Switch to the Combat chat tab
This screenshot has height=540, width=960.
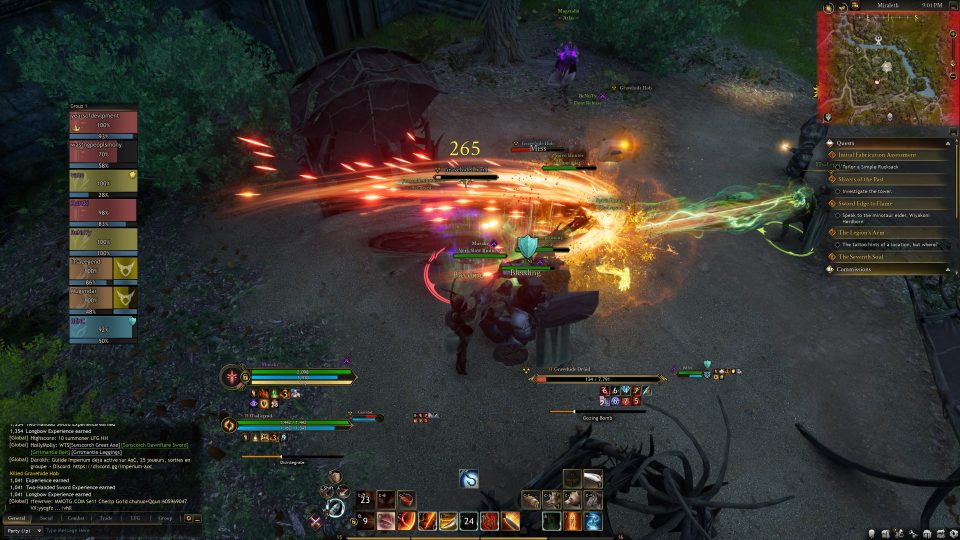(x=76, y=519)
